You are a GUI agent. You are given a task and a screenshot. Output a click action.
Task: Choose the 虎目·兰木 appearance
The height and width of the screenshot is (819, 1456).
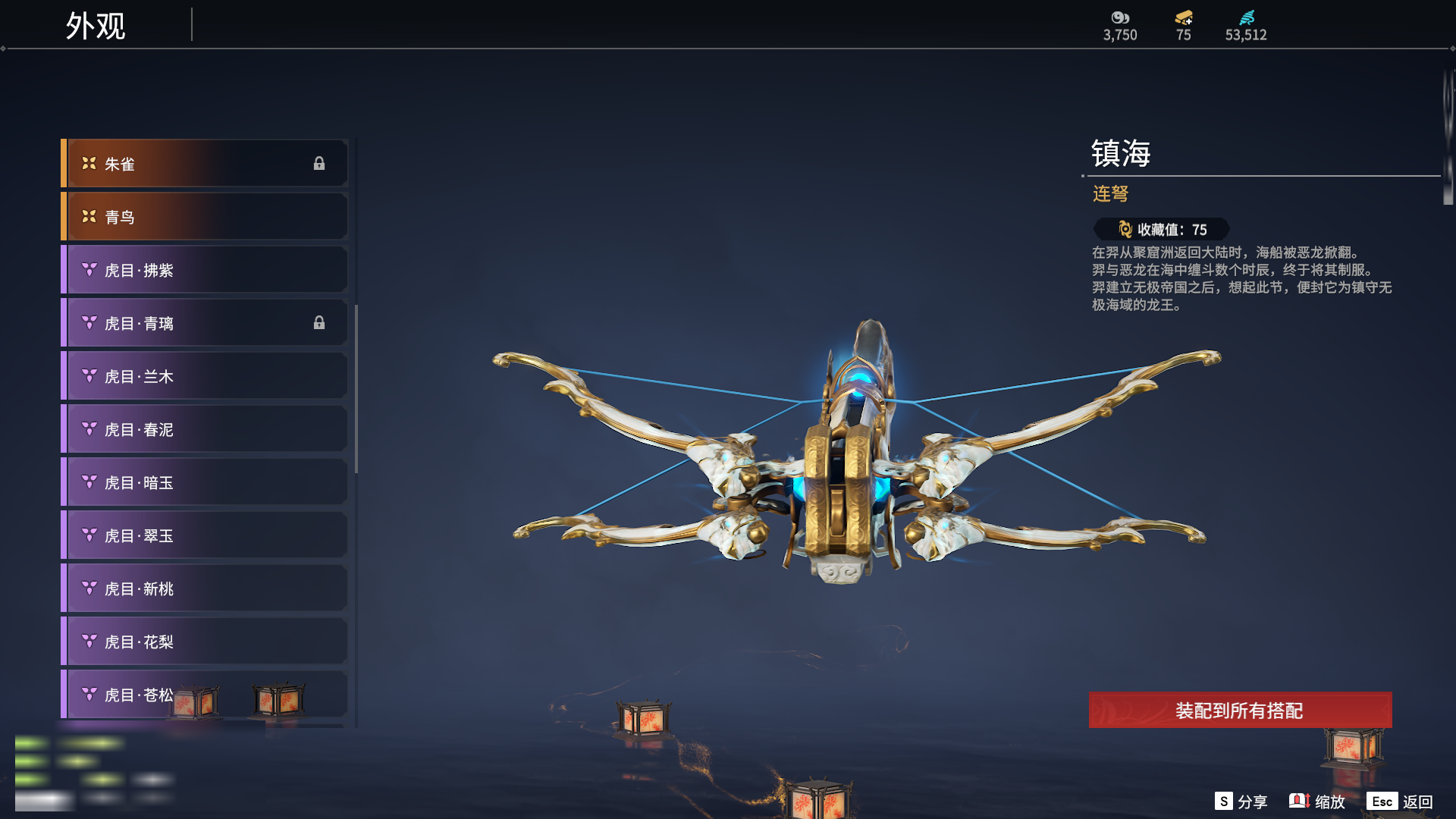coord(205,376)
